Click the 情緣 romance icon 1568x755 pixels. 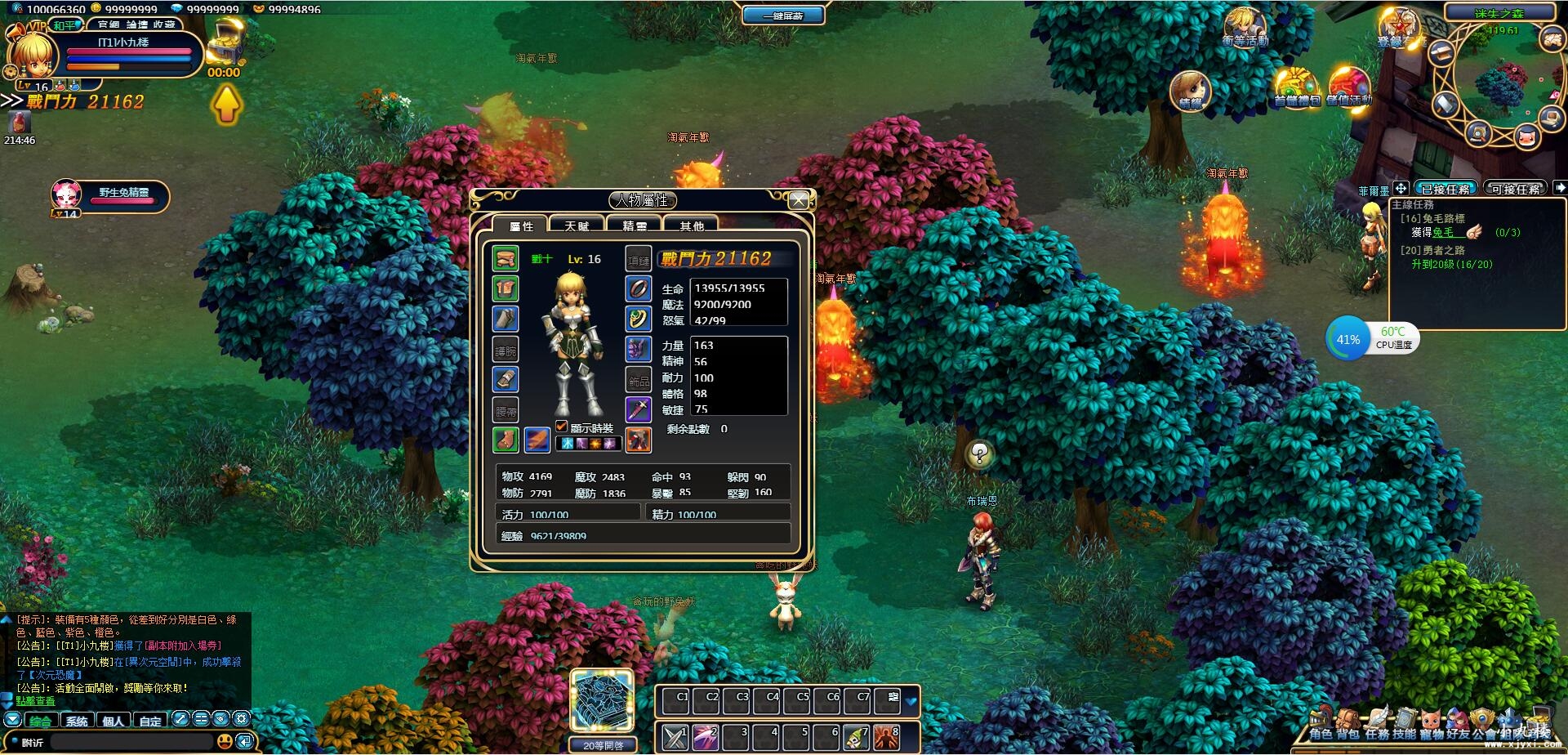(x=1190, y=90)
